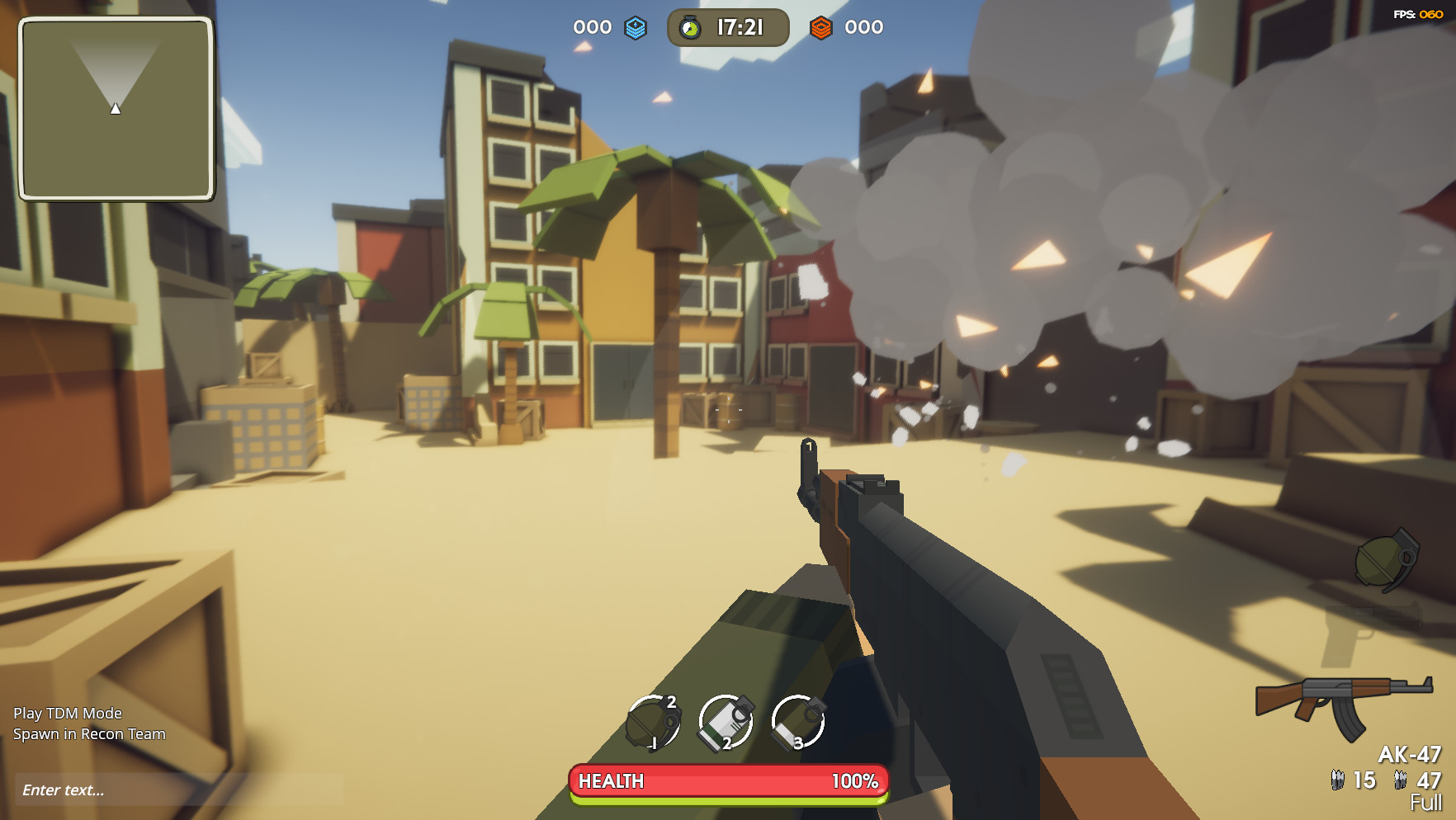
Task: Select Play TDM Mode
Action: 69,713
